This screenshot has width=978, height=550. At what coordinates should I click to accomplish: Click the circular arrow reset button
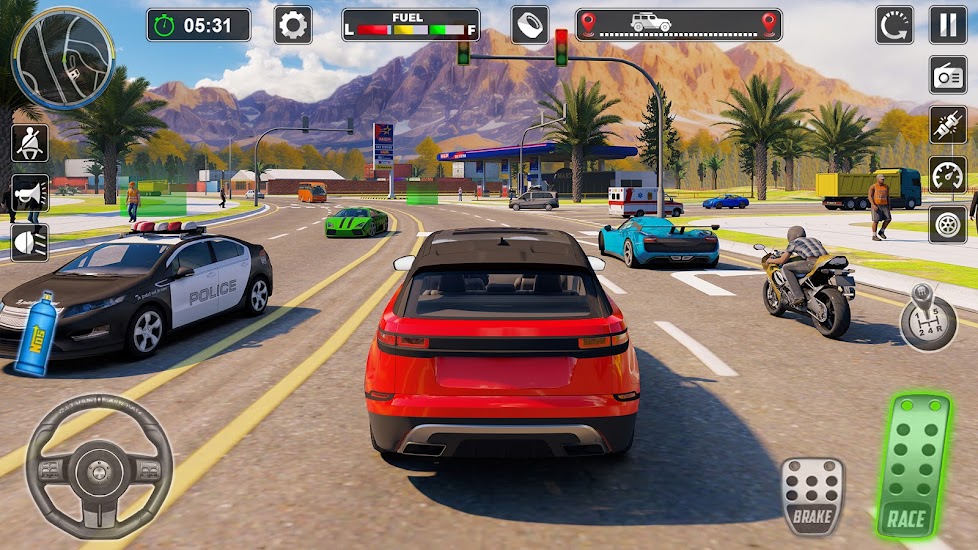pyautogui.click(x=894, y=25)
